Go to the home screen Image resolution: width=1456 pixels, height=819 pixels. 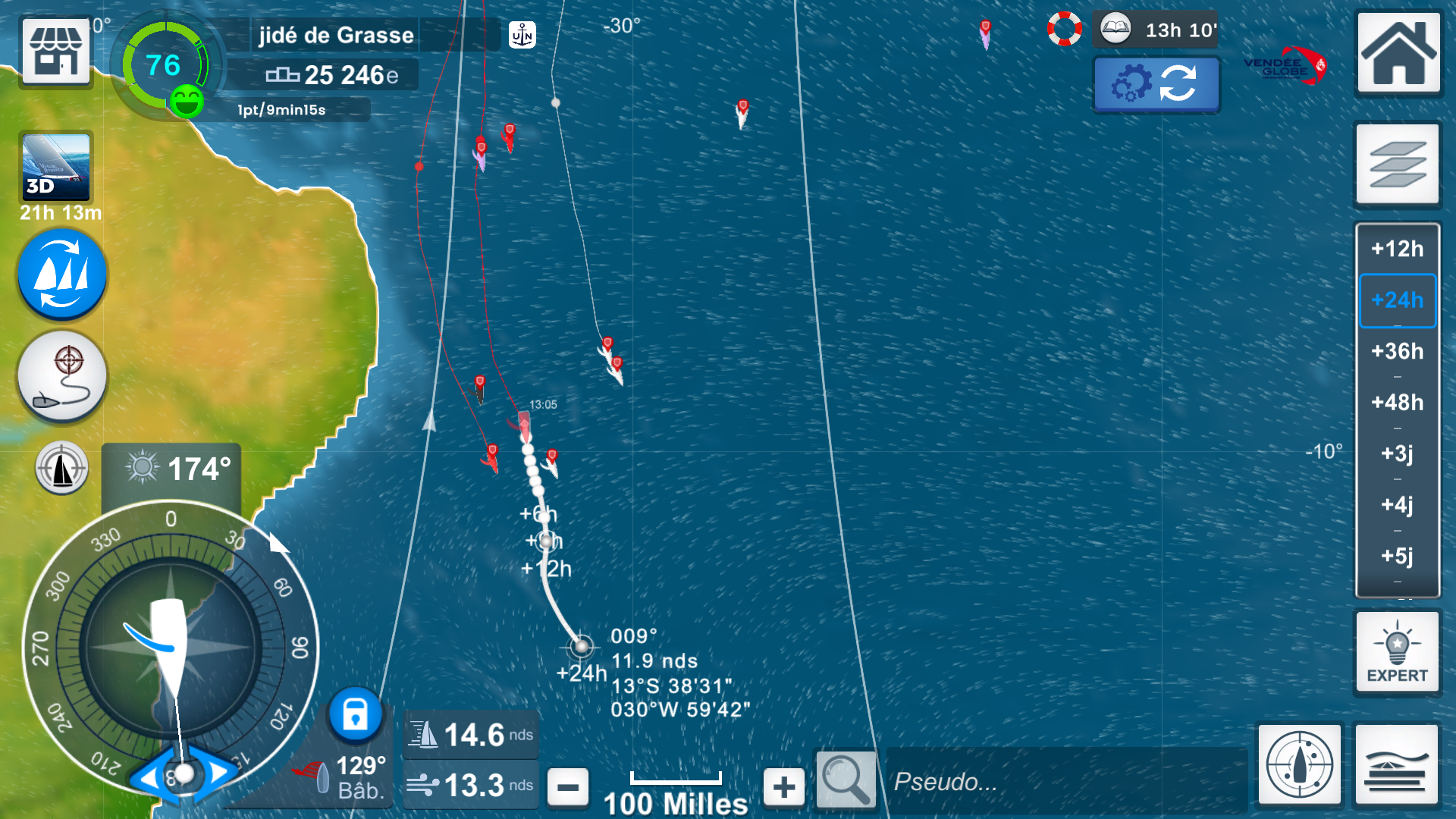(1398, 53)
